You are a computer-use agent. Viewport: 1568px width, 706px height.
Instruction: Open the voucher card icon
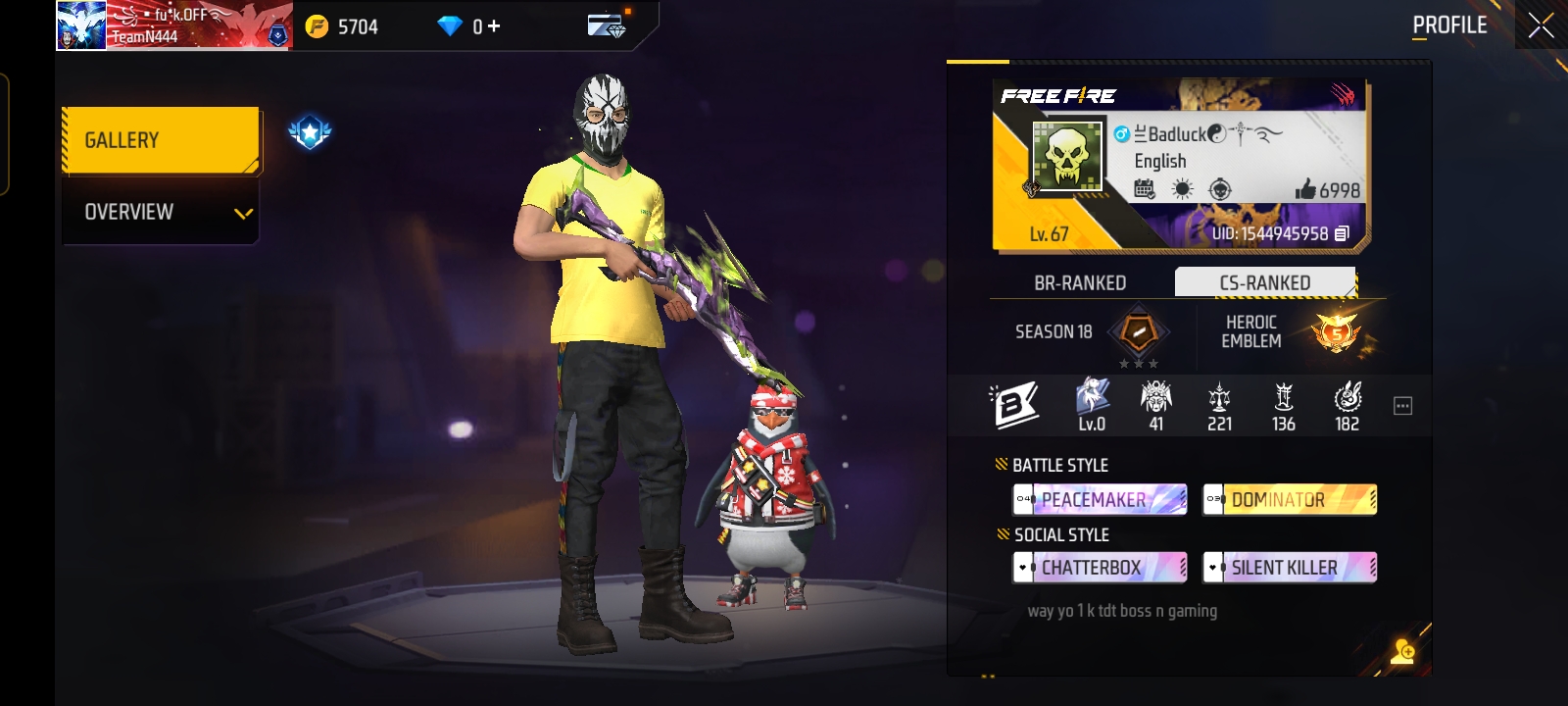[607, 25]
